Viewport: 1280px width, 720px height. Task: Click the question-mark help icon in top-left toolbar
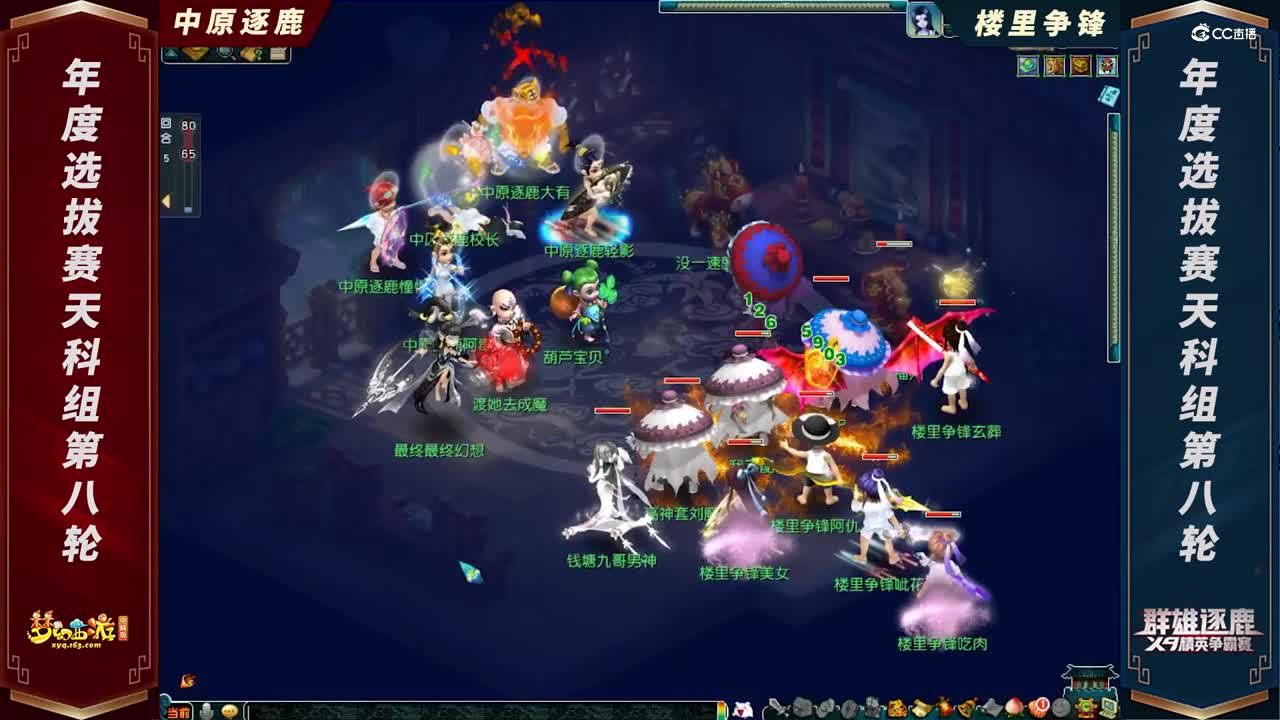[258, 55]
